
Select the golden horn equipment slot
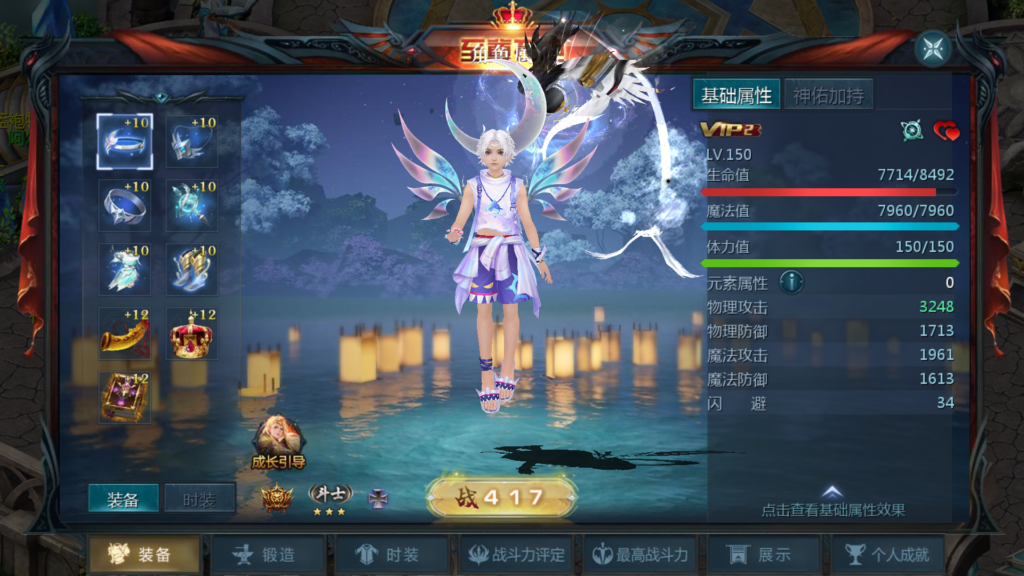click(125, 334)
